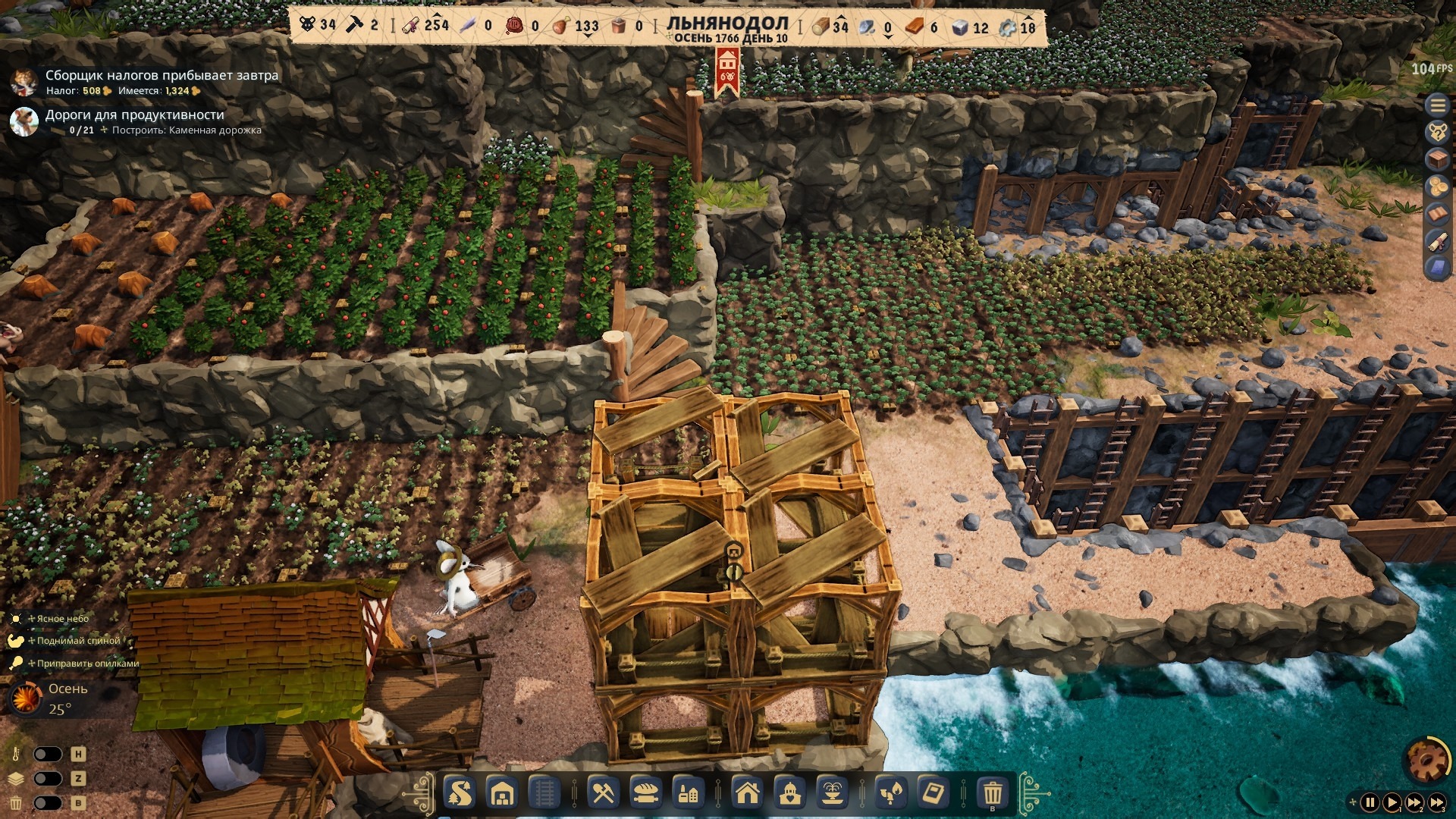The image size is (1456, 819).
Task: Open the hamburger main menu
Action: click(1438, 105)
